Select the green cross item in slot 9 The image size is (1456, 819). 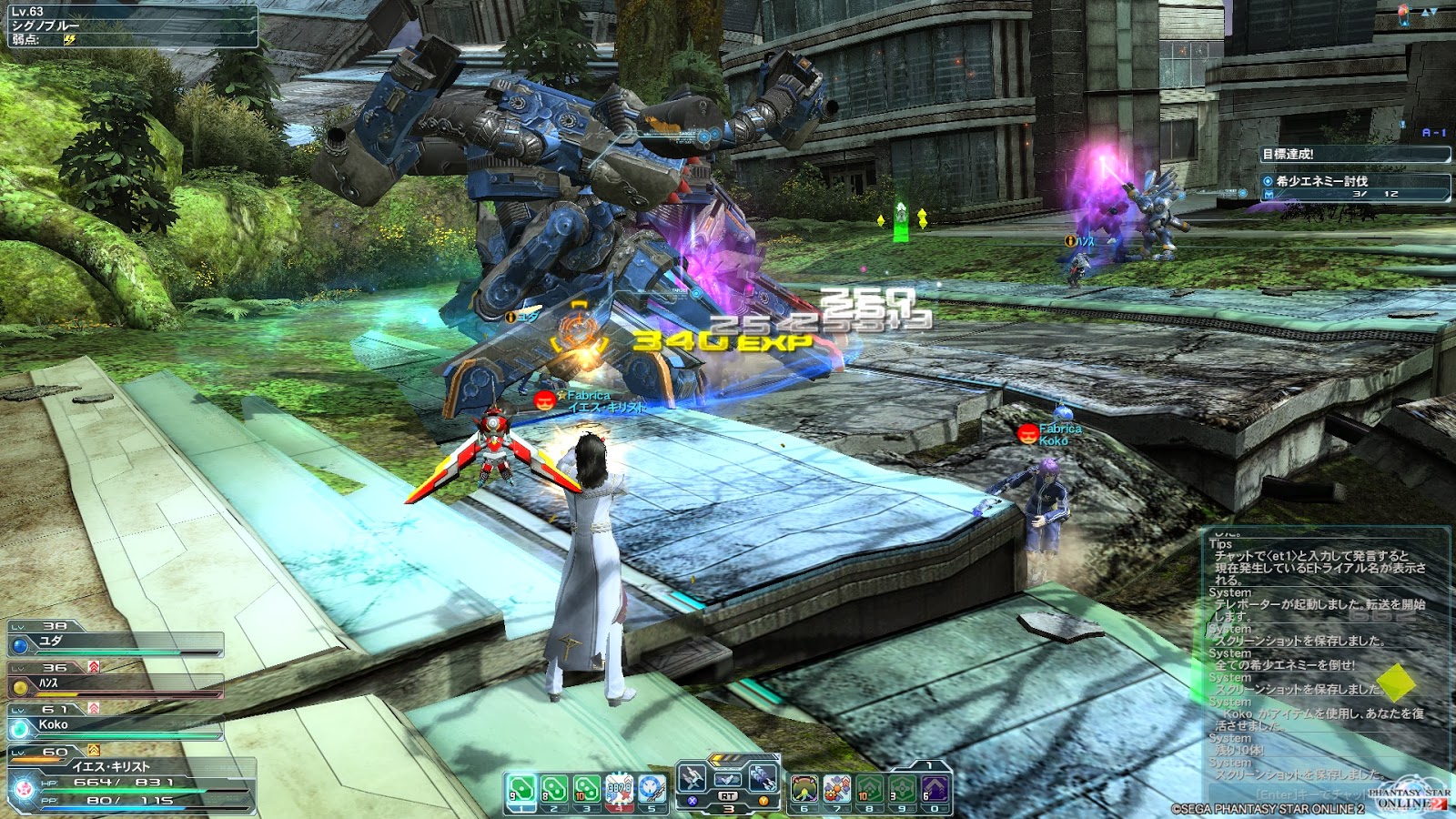point(903,790)
